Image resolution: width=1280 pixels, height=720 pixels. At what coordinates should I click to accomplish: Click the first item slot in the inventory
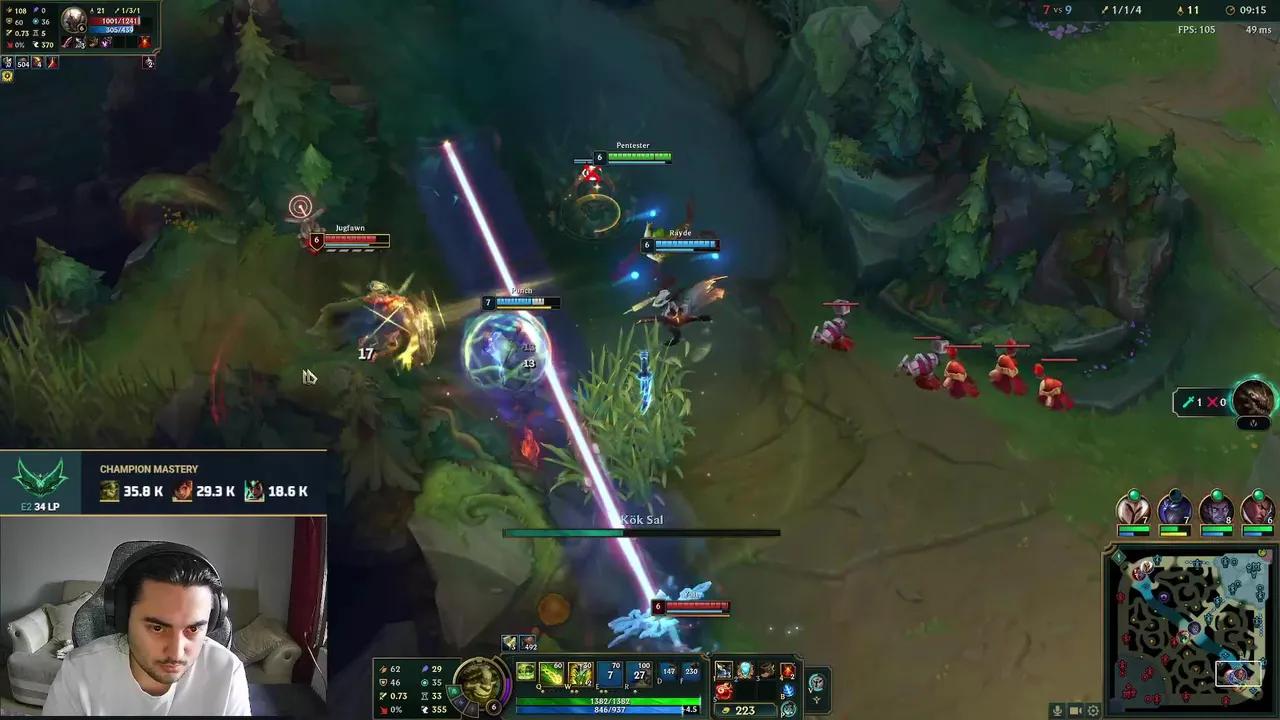[x=723, y=671]
